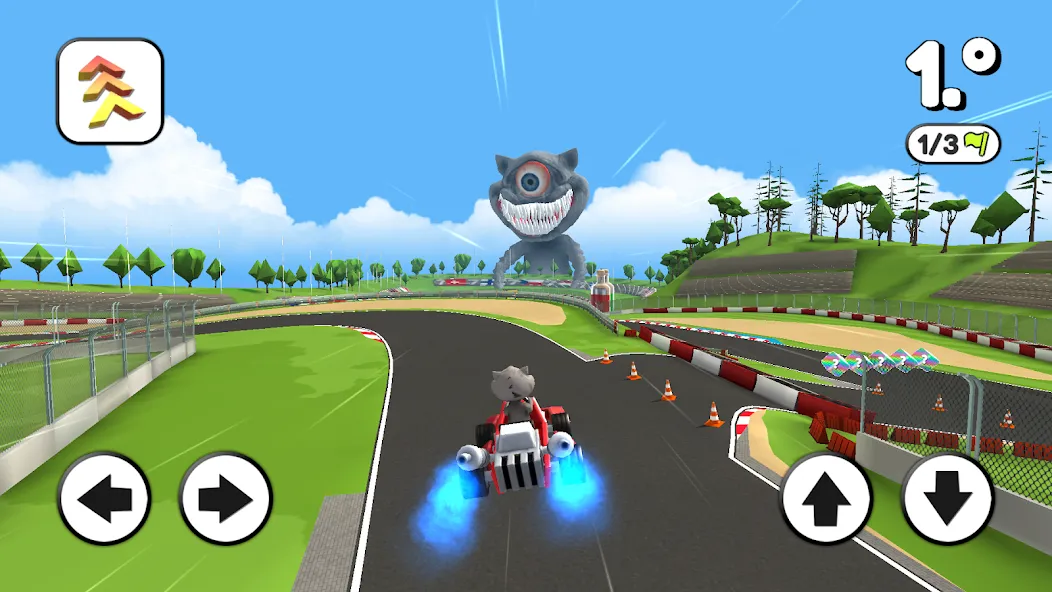Image resolution: width=1052 pixels, height=592 pixels.
Task: Tap the steer left arrow button
Action: click(x=104, y=498)
